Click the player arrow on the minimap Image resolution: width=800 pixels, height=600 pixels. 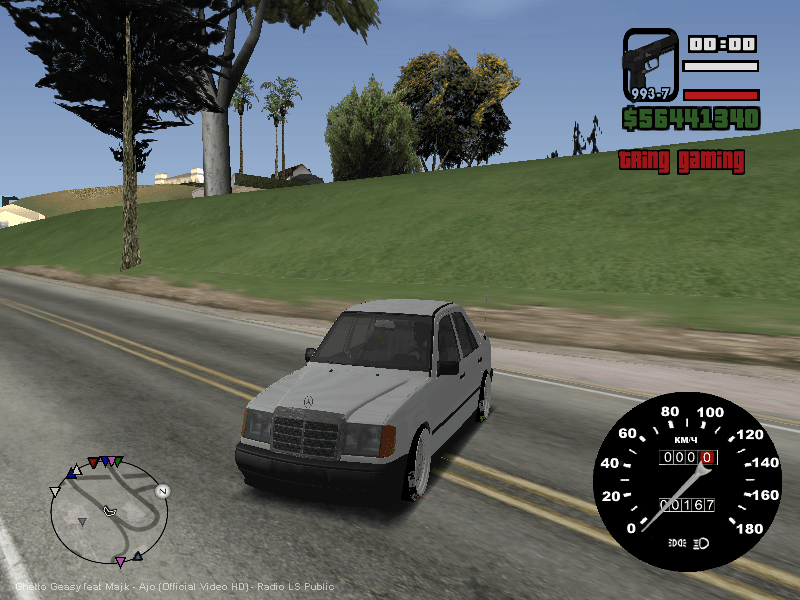point(110,511)
